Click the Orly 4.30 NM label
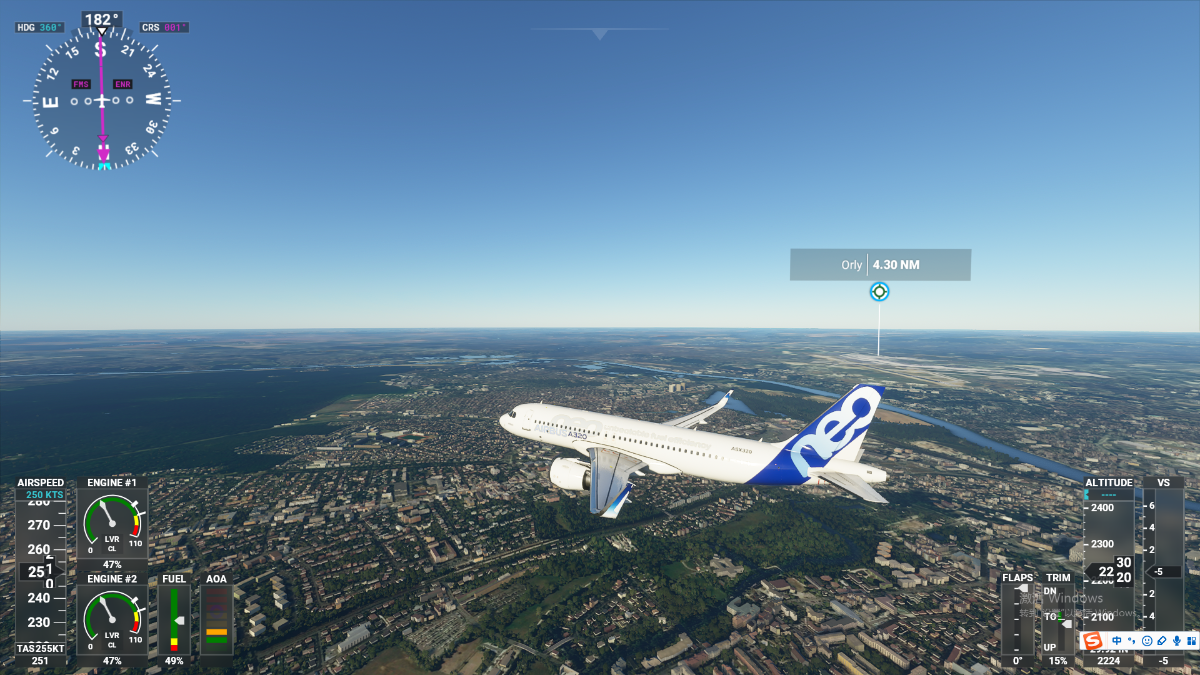The width and height of the screenshot is (1200, 675). 880,265
